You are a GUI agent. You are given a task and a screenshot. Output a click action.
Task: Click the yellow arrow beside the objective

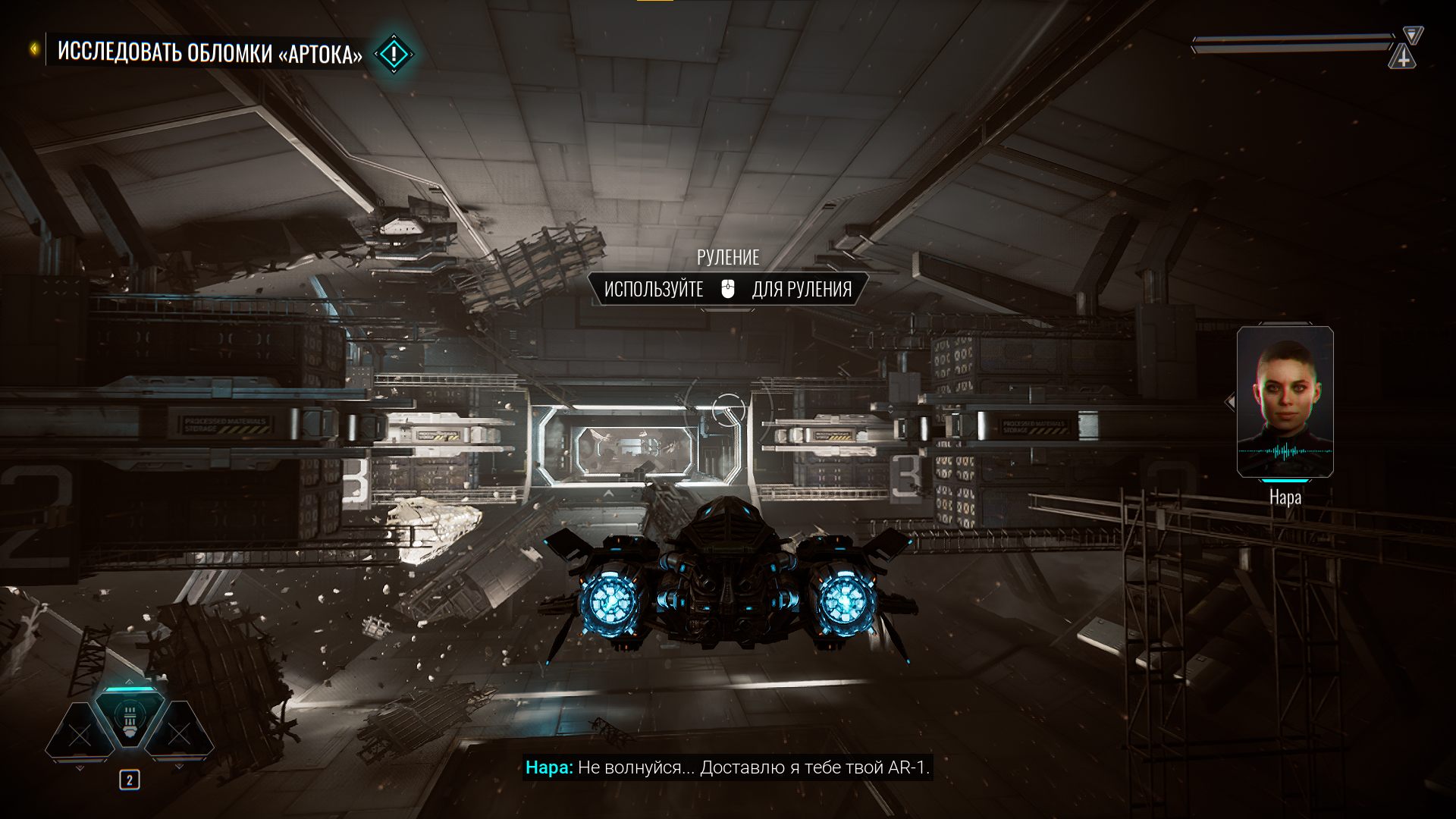point(34,49)
